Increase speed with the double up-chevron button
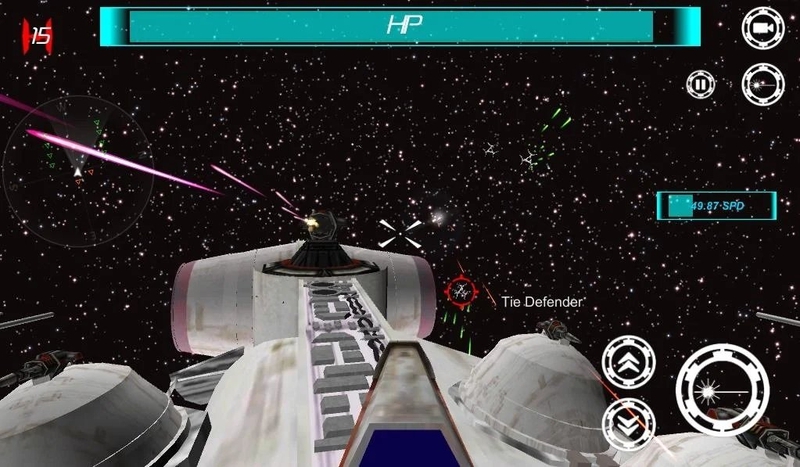800x467 pixels. point(628,361)
